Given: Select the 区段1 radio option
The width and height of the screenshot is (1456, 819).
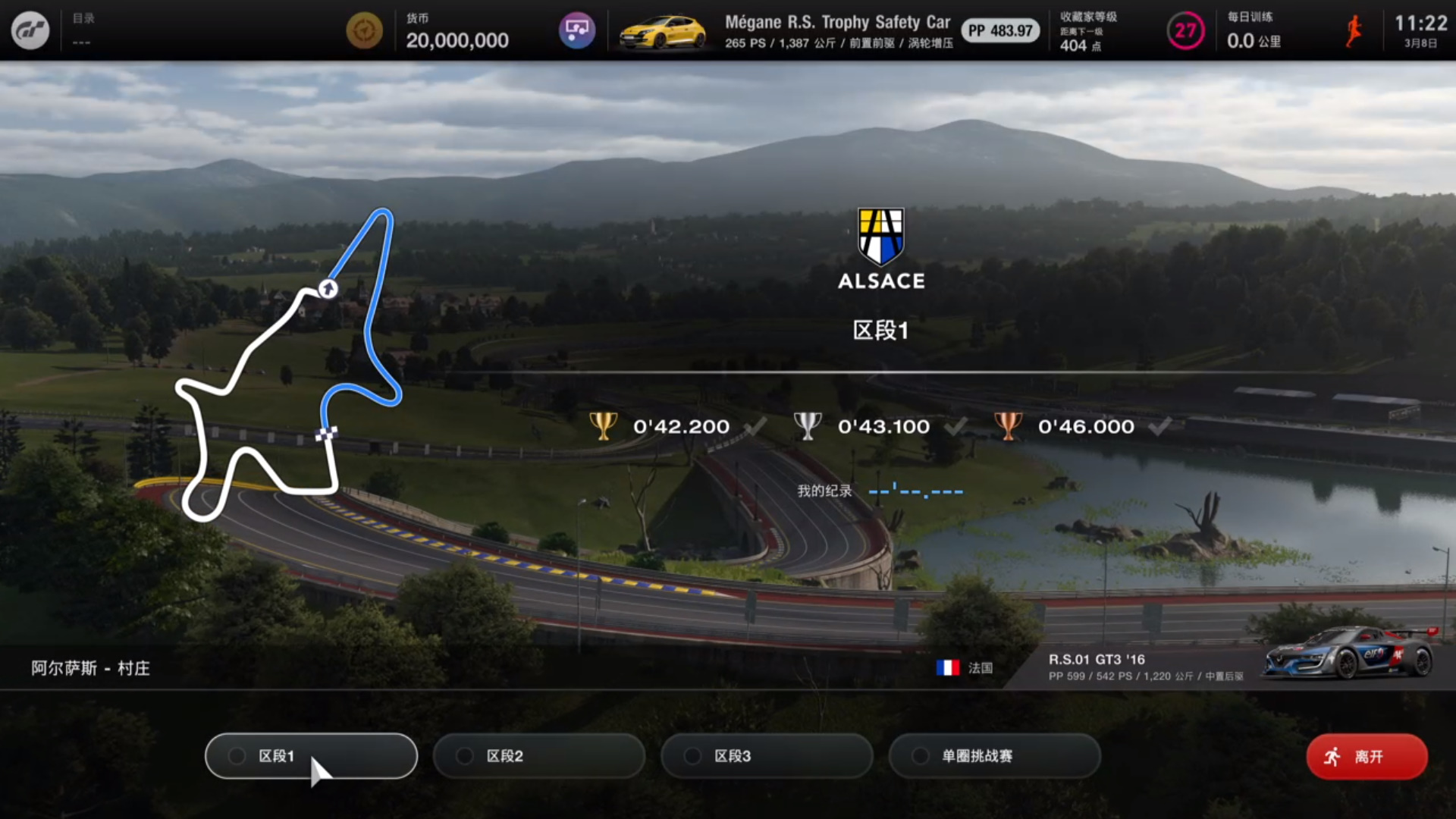Looking at the screenshot, I should tap(310, 756).
